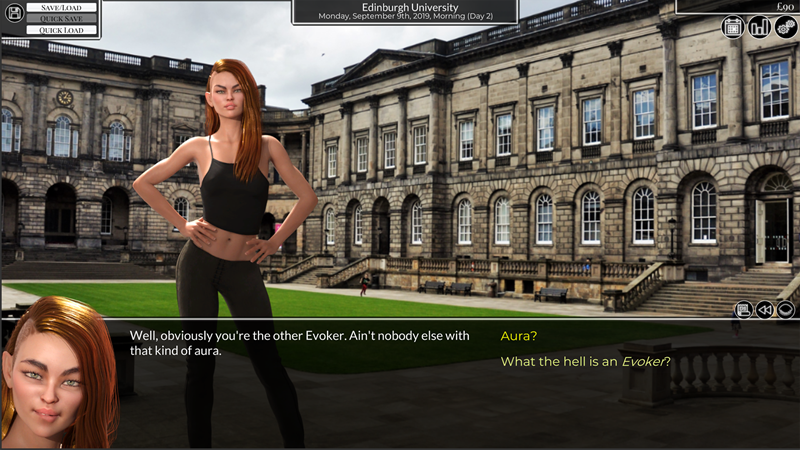Screen dimensions: 800x450
Task: Open the Save/Load menu
Action: 61,7
